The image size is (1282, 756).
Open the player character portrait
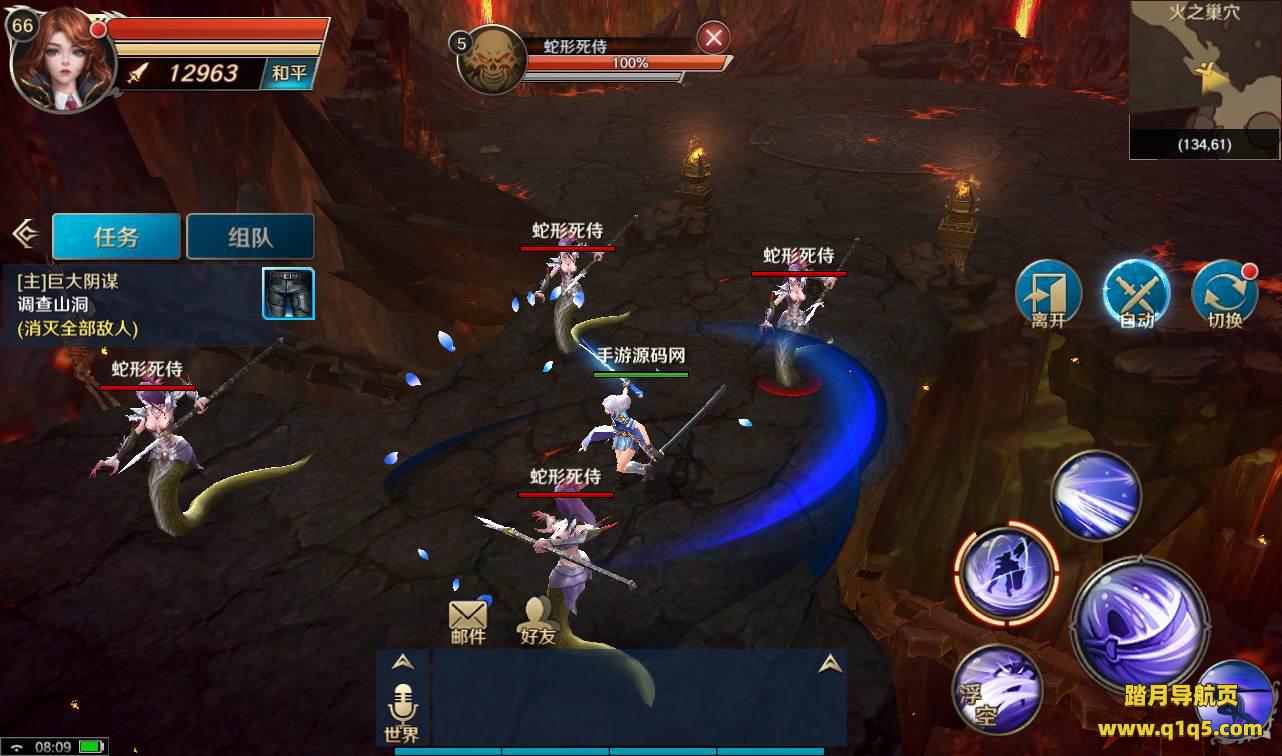[55, 57]
